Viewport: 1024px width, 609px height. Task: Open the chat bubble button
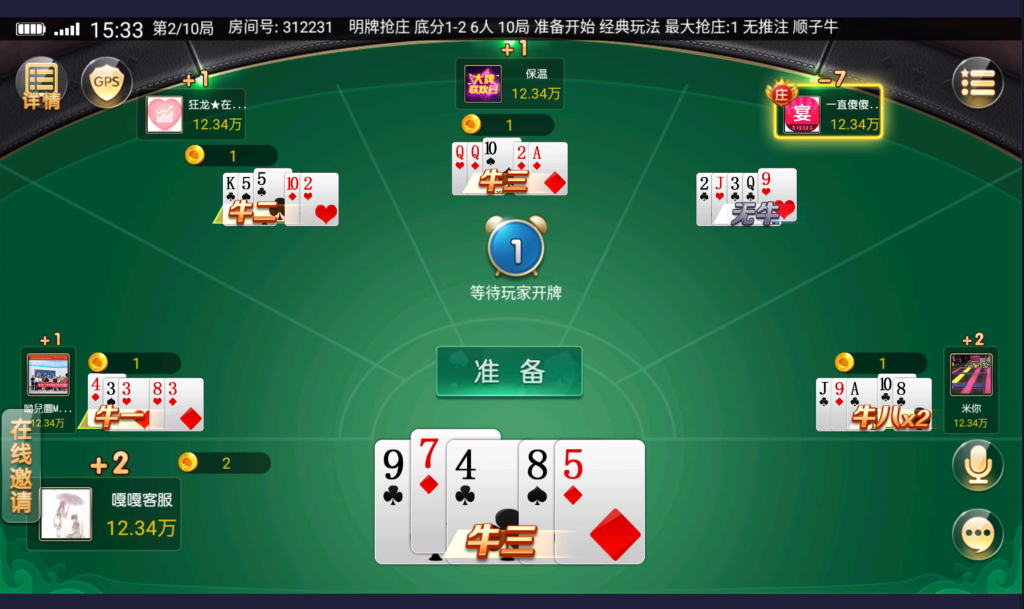coord(977,534)
